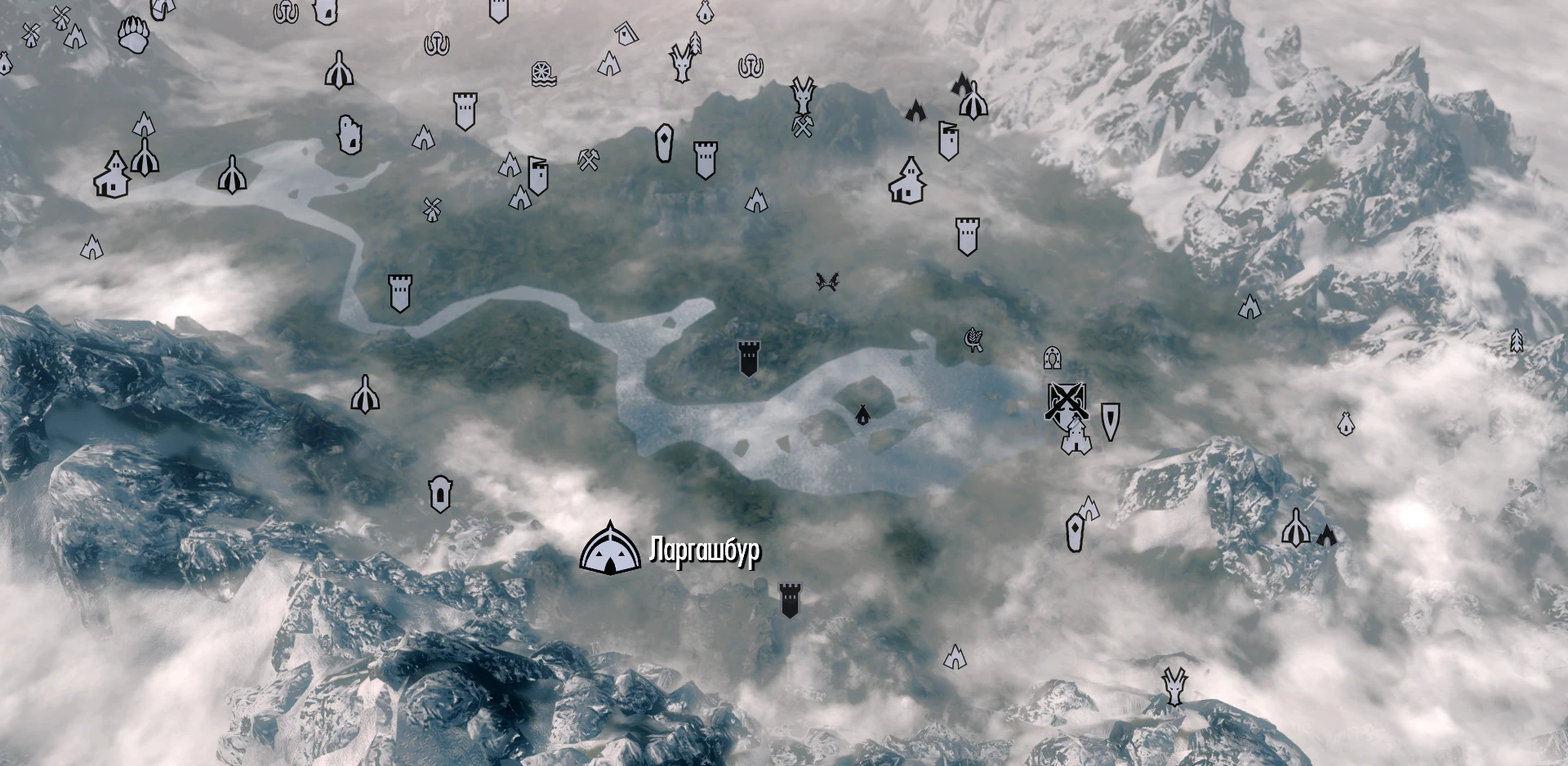Screen dimensions: 1568x766
Task: Select the white tower marker left of the river
Action: (x=399, y=294)
